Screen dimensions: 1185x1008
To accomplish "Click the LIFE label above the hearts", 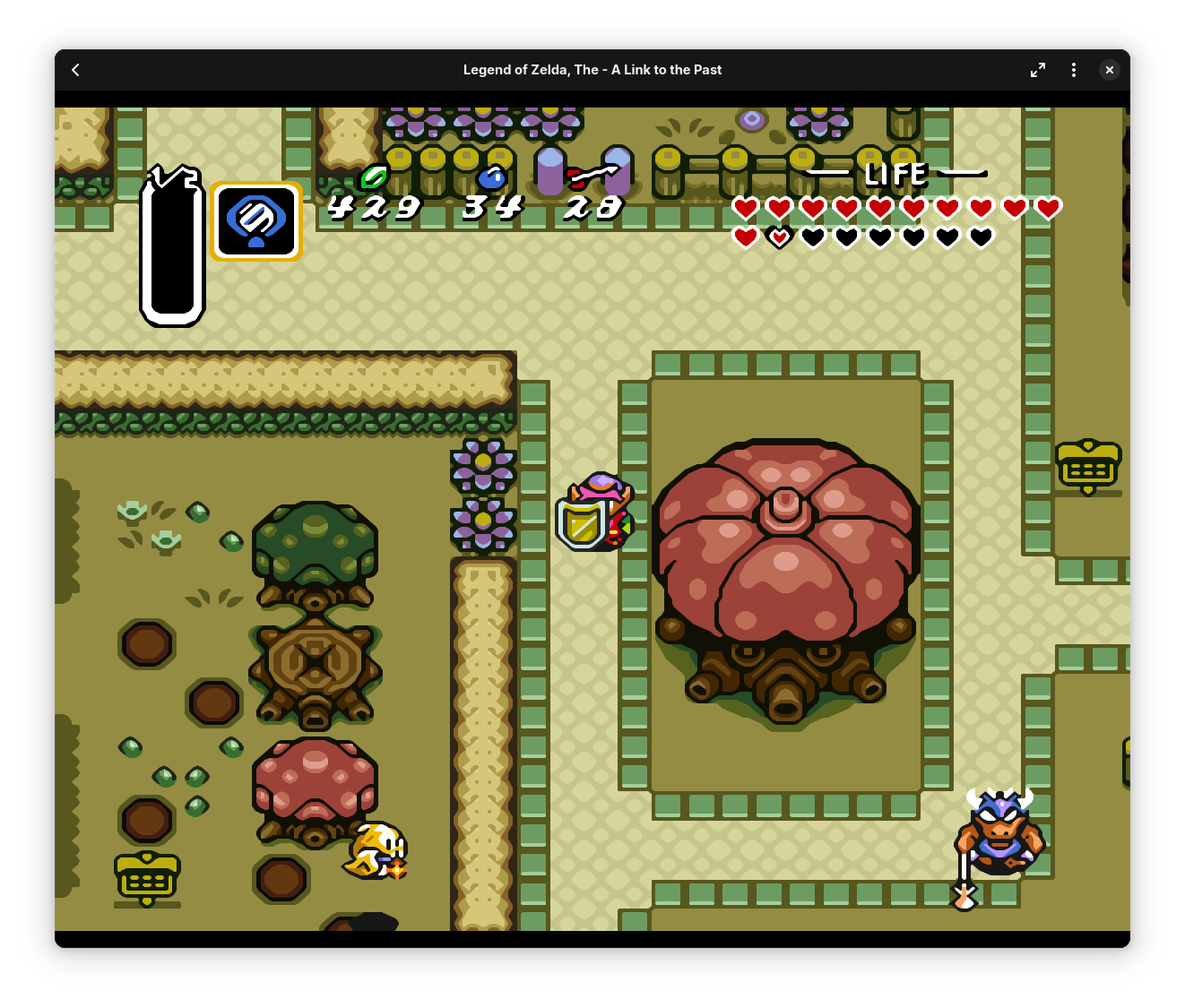I will [895, 175].
